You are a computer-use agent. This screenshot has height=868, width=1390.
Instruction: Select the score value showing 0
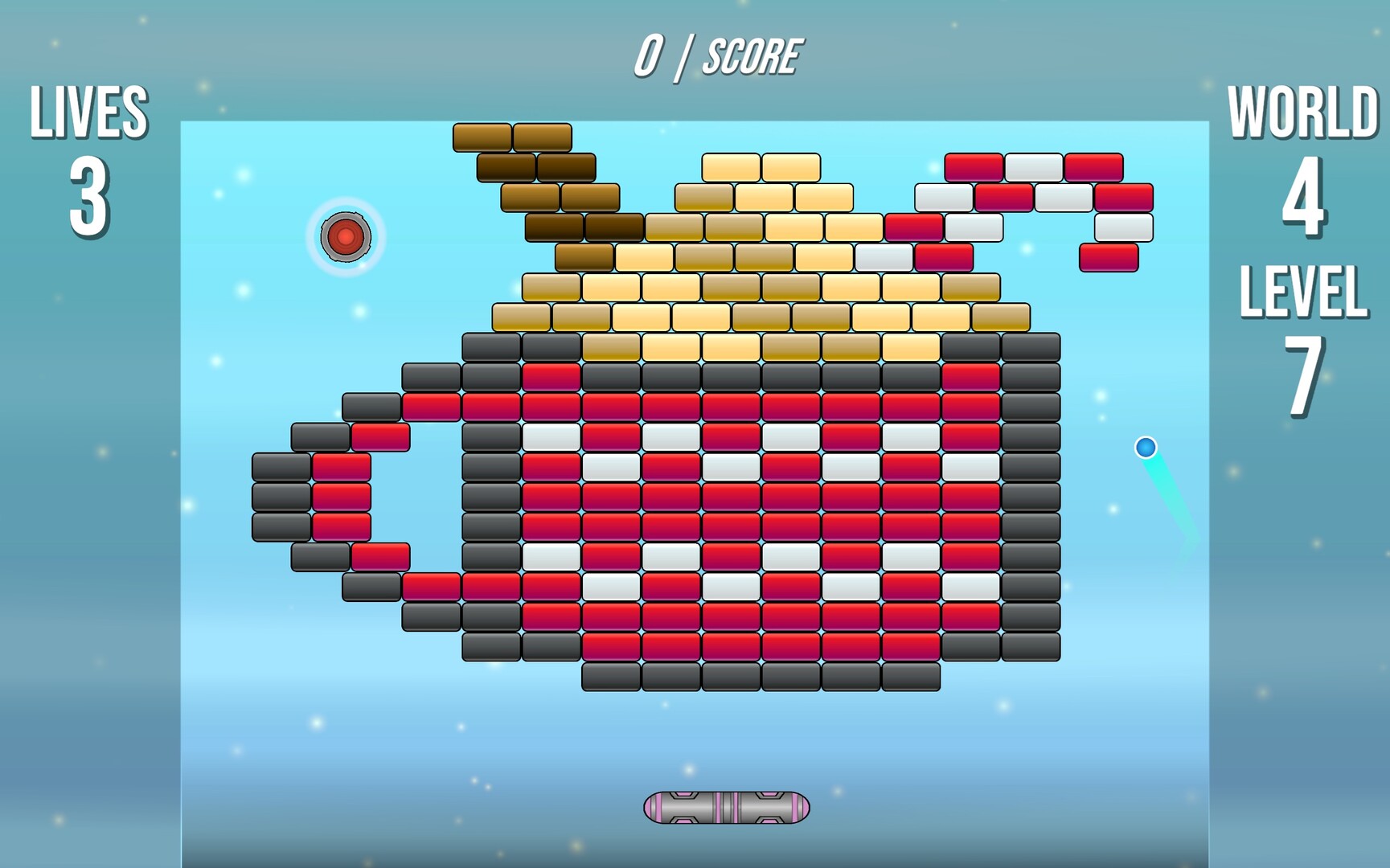(651, 54)
